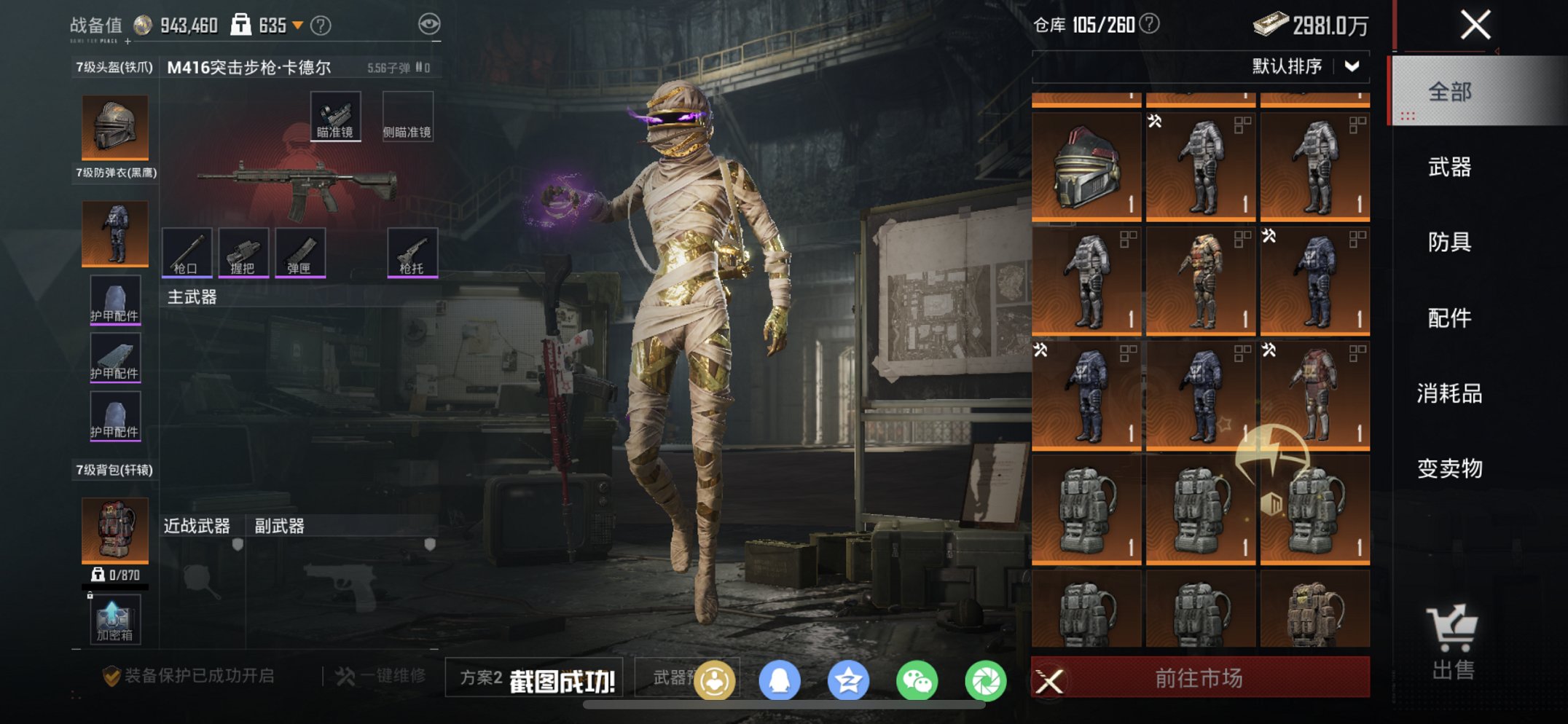This screenshot has height=724, width=1568.
Task: Select the equipped level 7 helmet slot
Action: click(115, 127)
